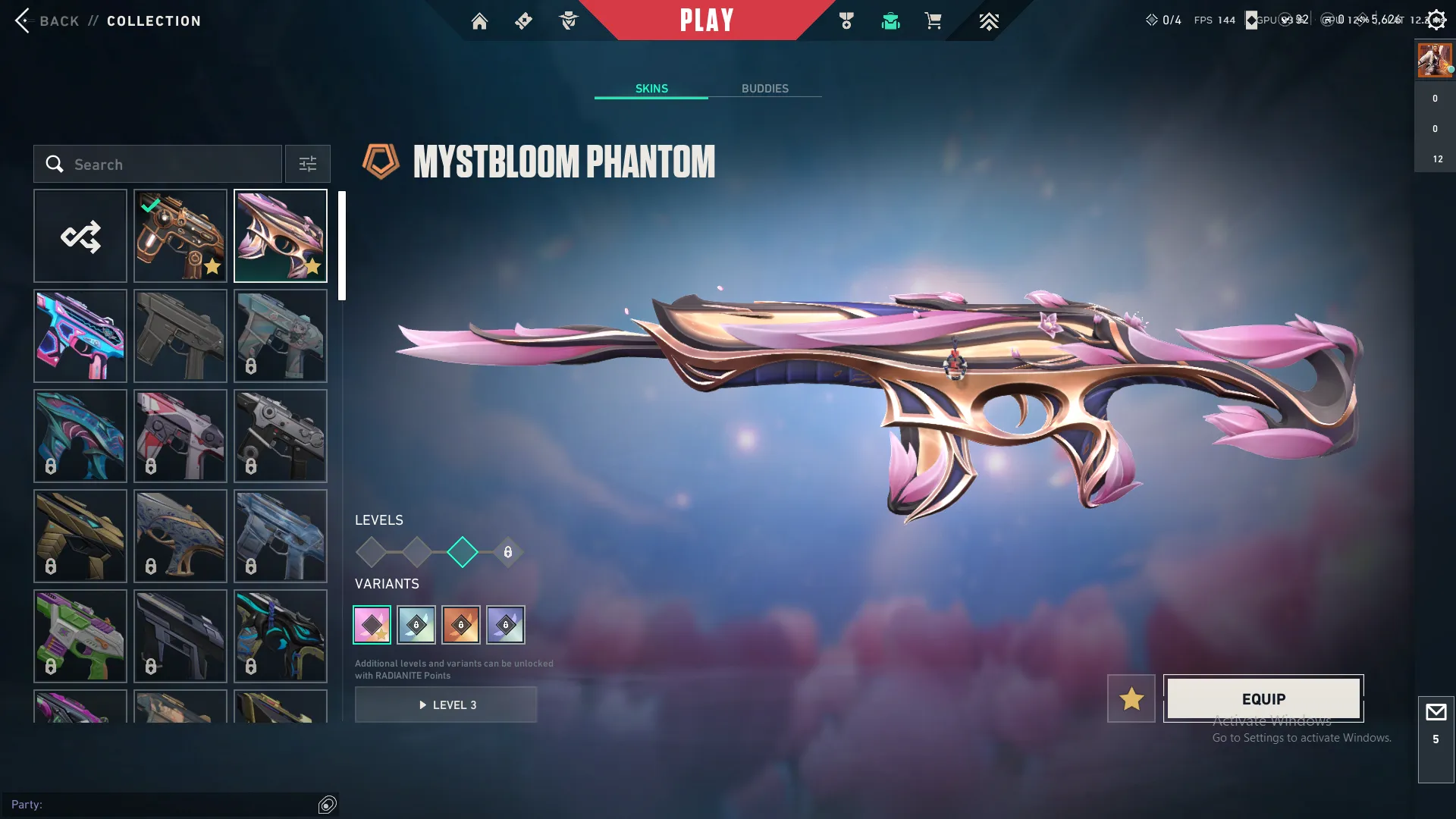Open the Premier chevrons icon
Viewport: 1456px width, 819px height.
coord(988,21)
